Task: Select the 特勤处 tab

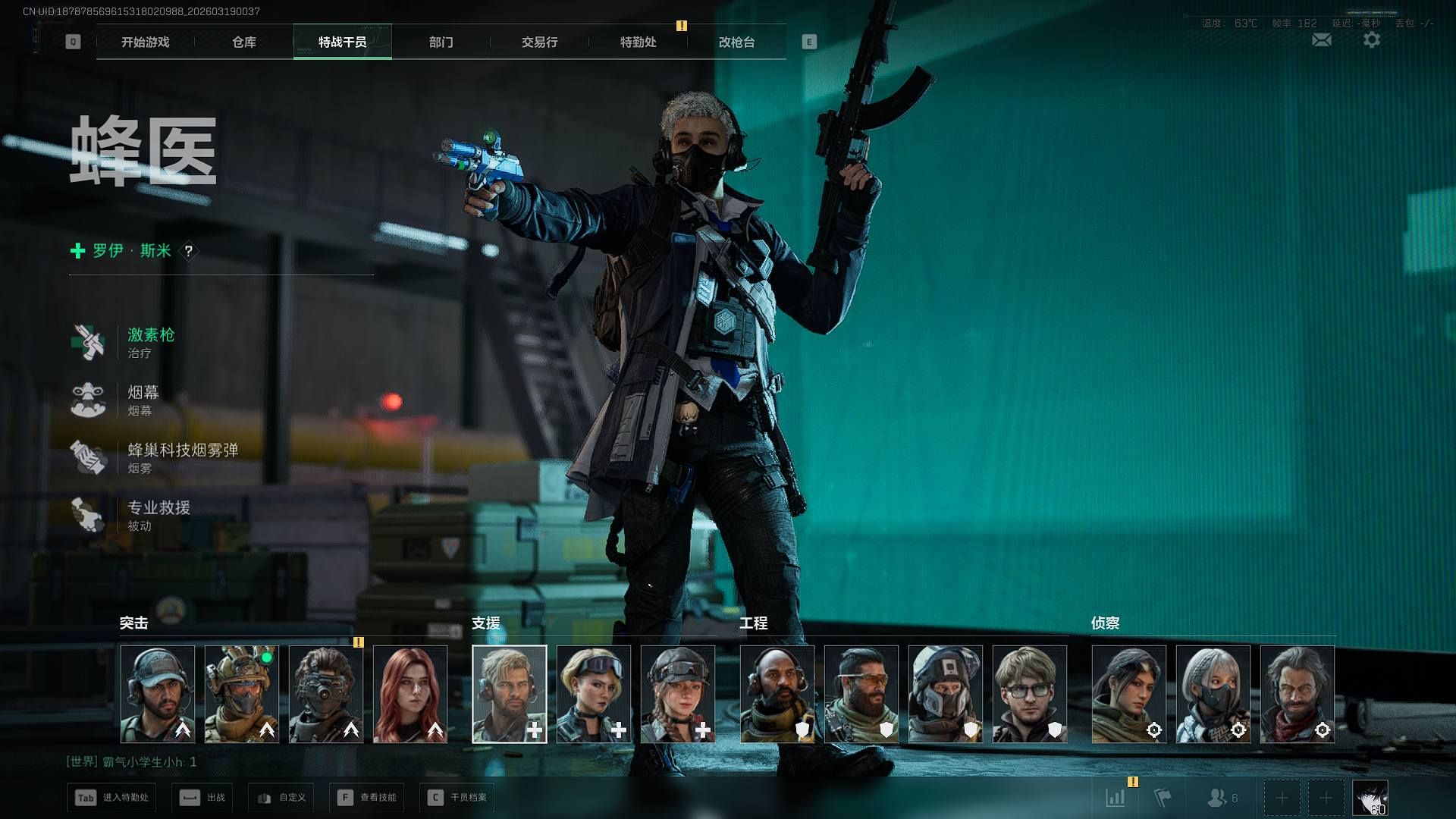Action: 638,42
